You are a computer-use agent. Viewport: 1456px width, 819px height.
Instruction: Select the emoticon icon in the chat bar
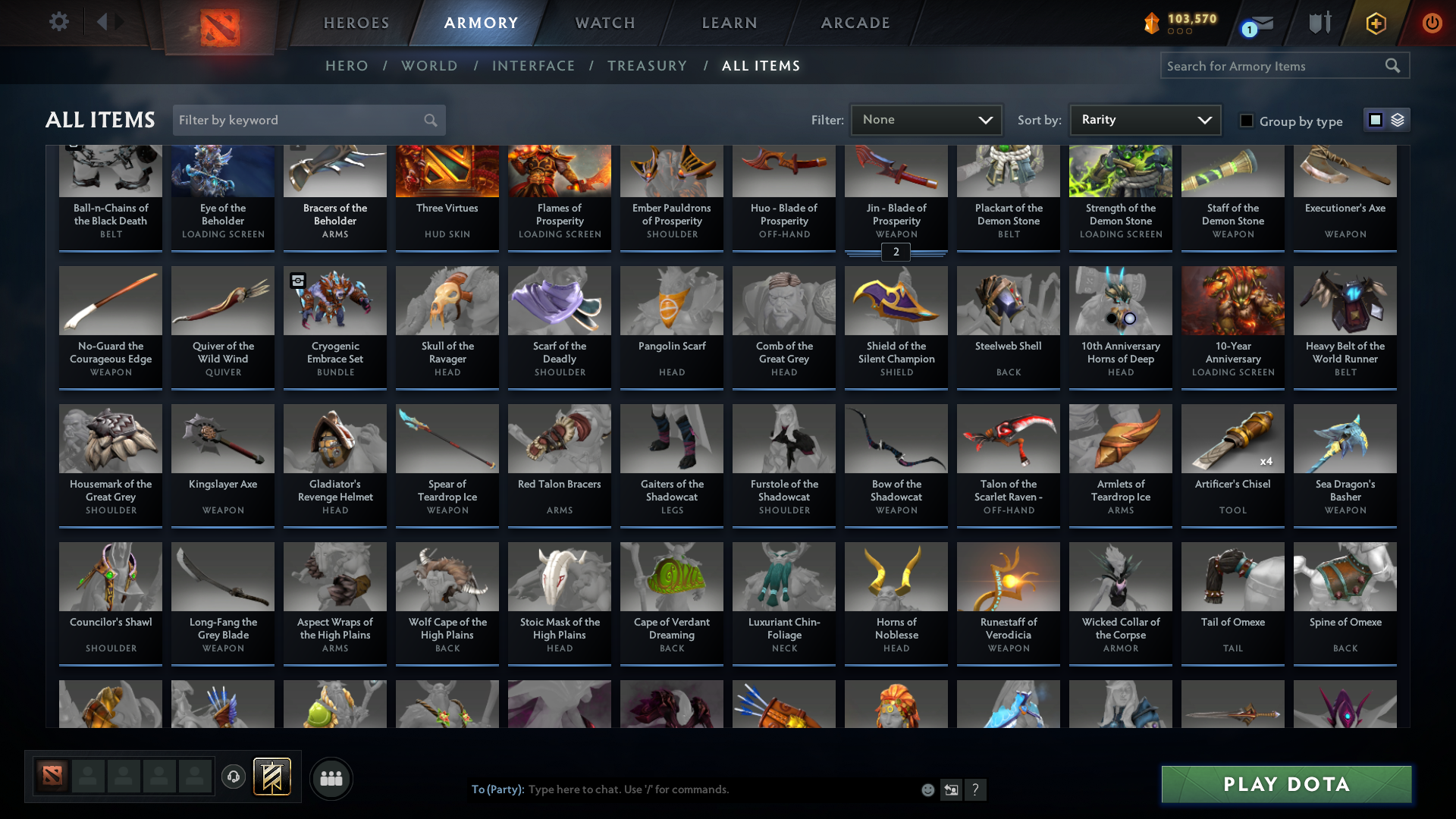[x=927, y=789]
